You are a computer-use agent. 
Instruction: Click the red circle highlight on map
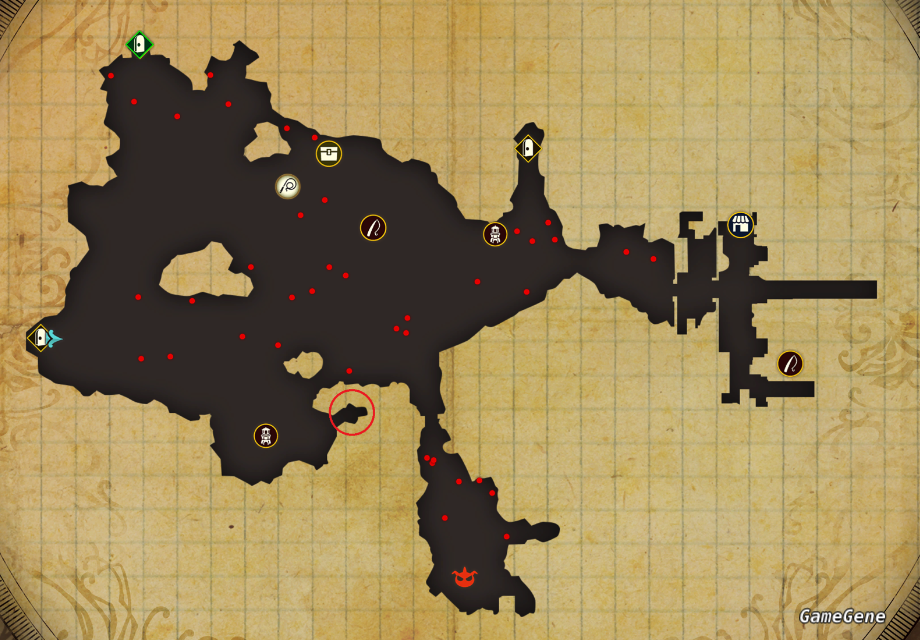point(352,412)
